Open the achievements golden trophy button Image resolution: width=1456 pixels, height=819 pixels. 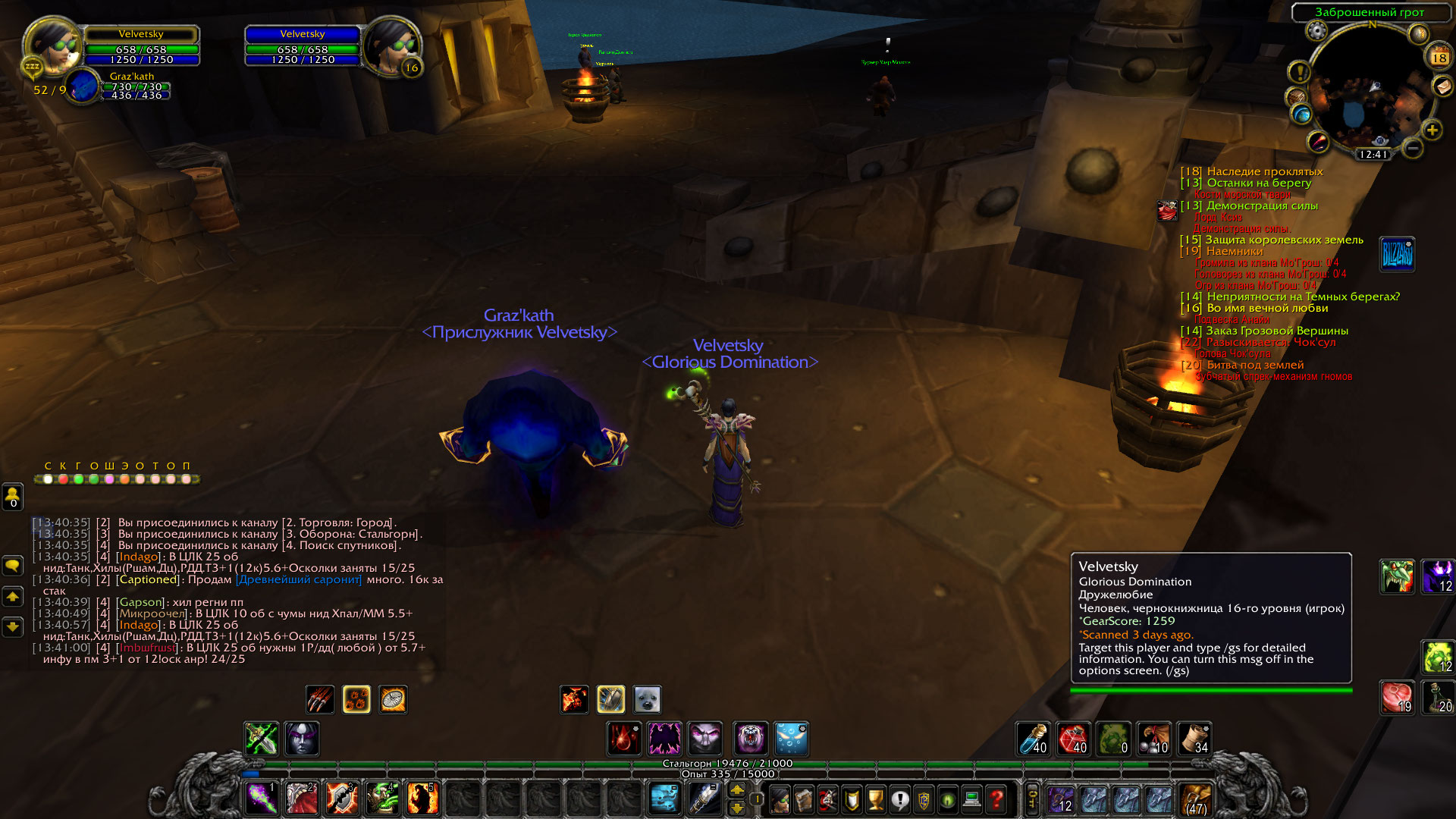[x=876, y=799]
